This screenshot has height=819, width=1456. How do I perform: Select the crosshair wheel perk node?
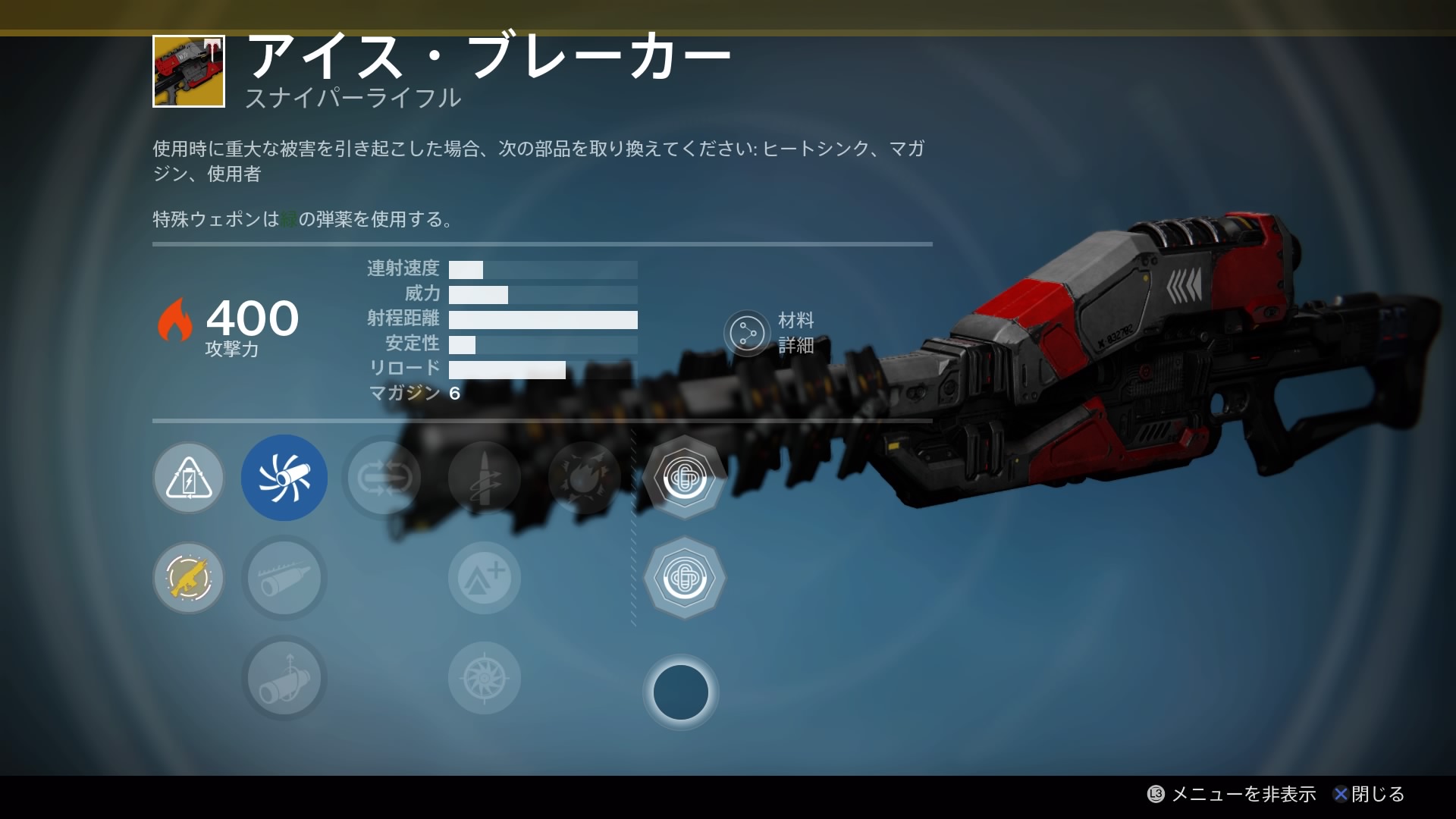click(484, 678)
